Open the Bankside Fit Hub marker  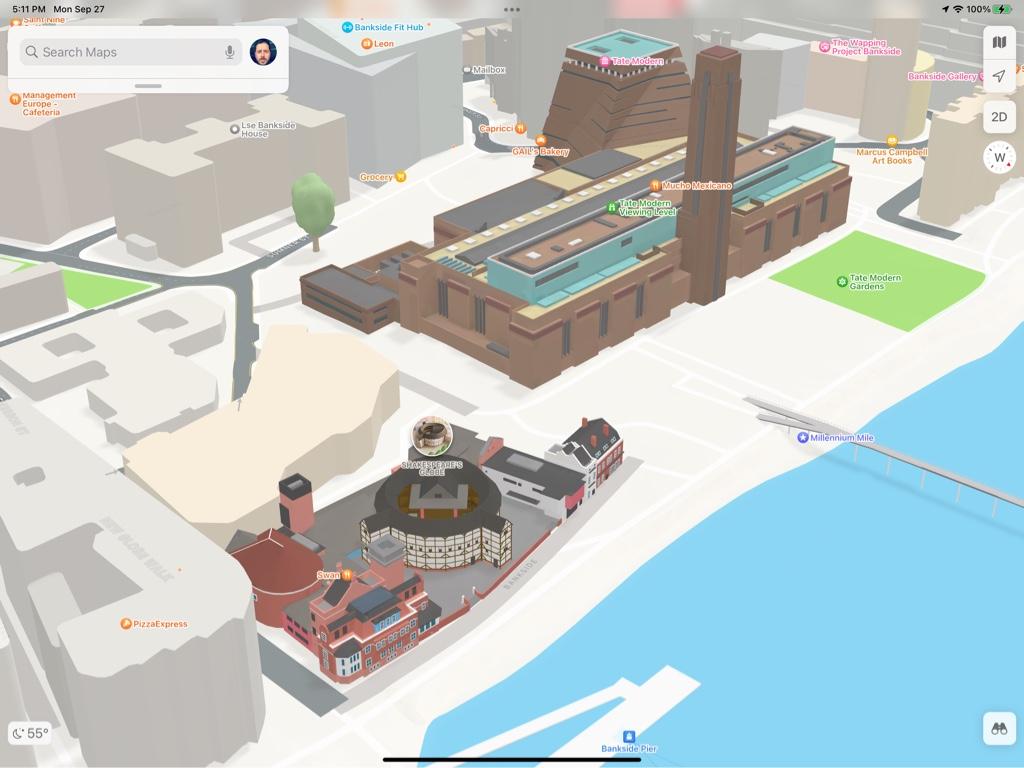tap(347, 27)
